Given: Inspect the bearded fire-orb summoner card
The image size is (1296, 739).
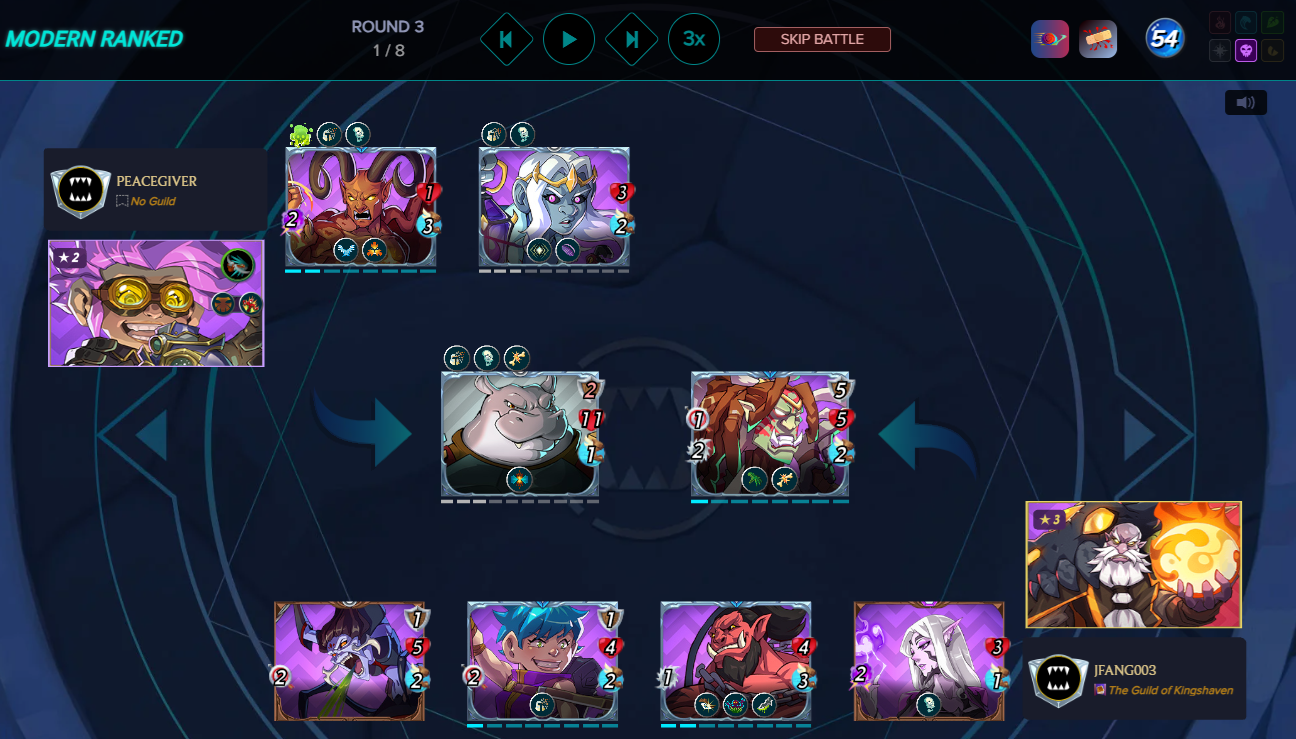Looking at the screenshot, I should 1133,564.
